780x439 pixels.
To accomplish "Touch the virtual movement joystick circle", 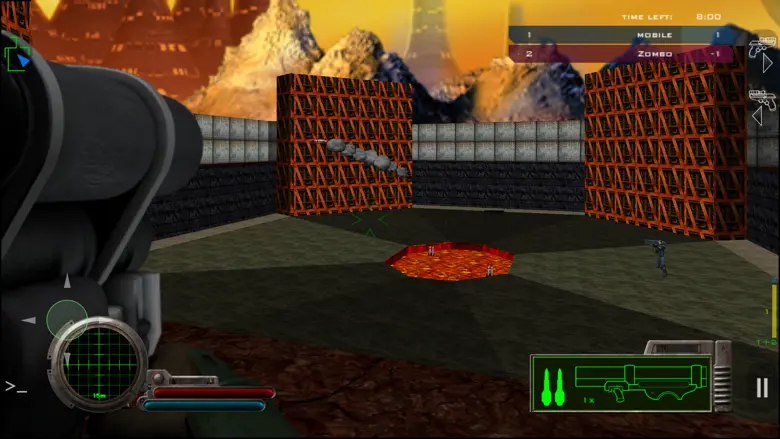I will pos(67,318).
